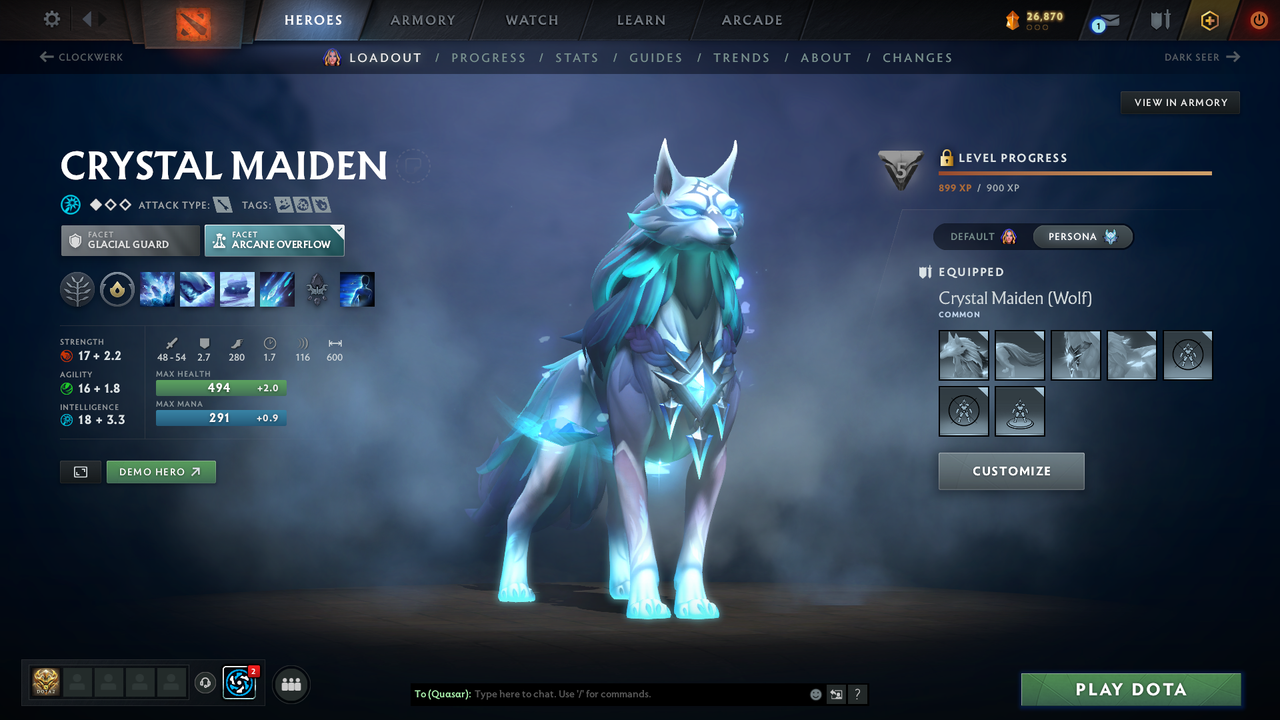Viewport: 1280px width, 720px height.
Task: Click the armory shield and sword icon
Action: (x=1160, y=20)
